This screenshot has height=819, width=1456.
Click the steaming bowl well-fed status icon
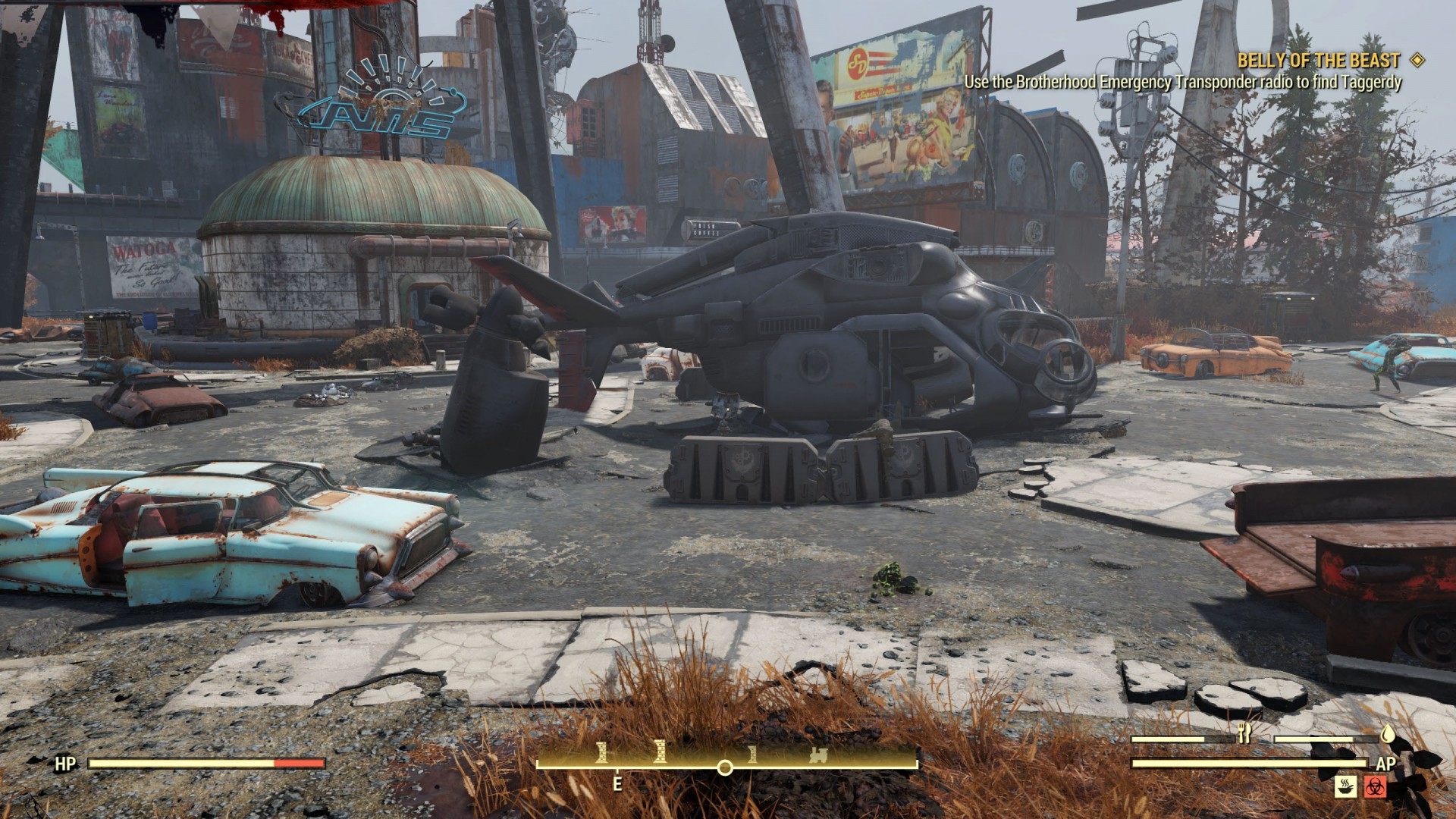1345,786
